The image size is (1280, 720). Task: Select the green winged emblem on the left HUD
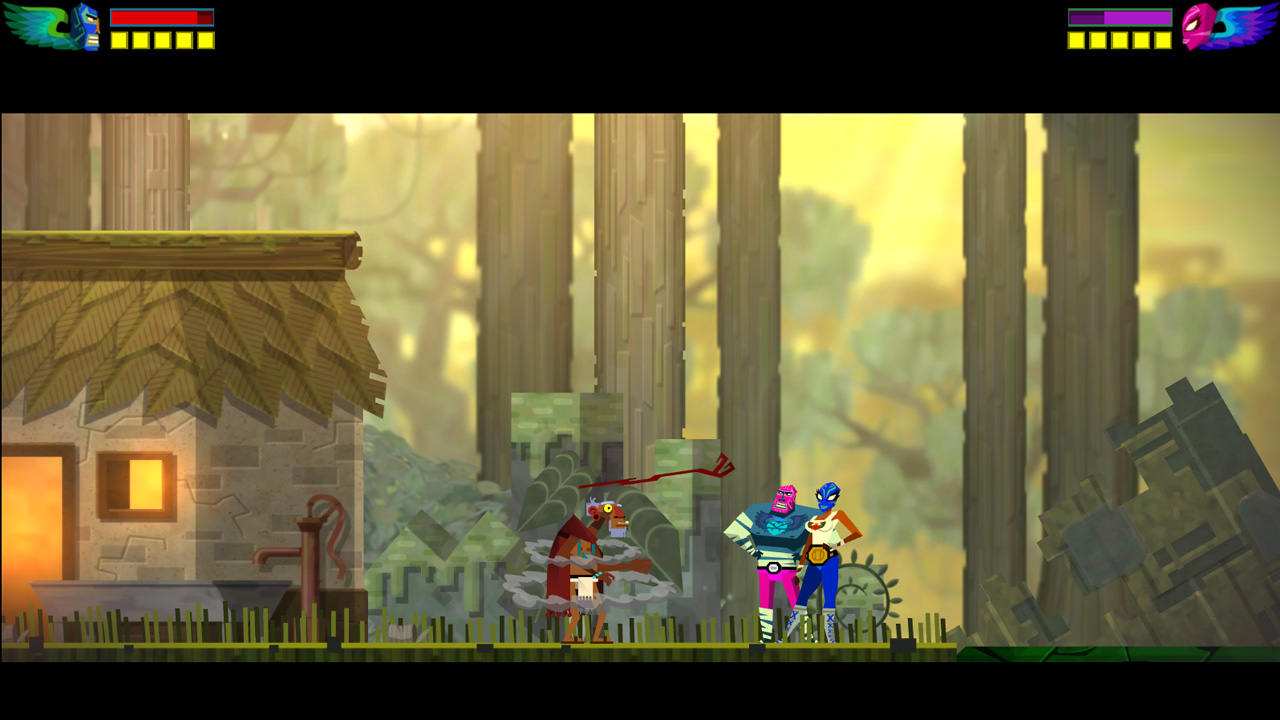(33, 25)
